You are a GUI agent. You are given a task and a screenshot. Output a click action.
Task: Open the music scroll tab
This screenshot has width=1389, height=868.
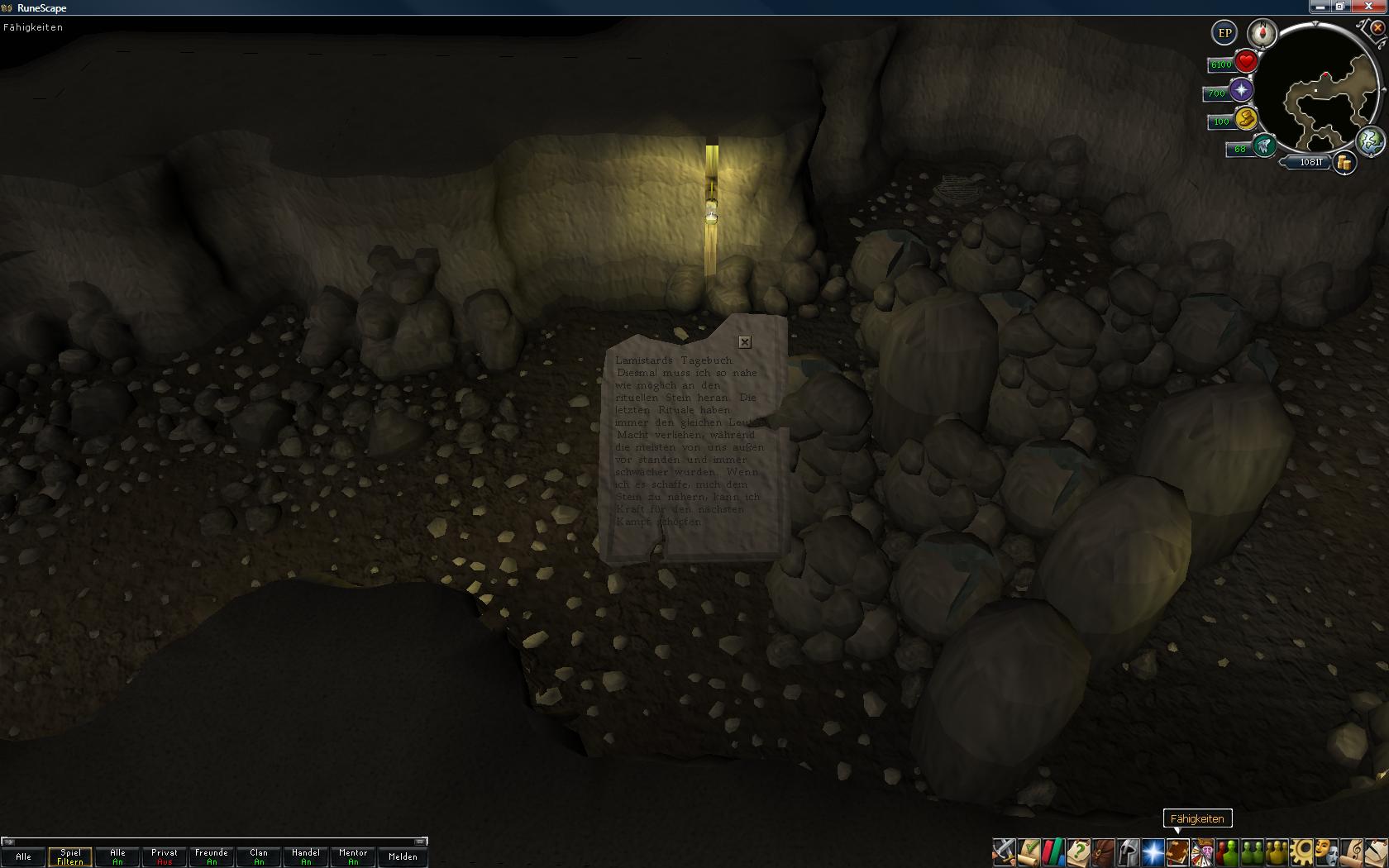[x=1353, y=851]
